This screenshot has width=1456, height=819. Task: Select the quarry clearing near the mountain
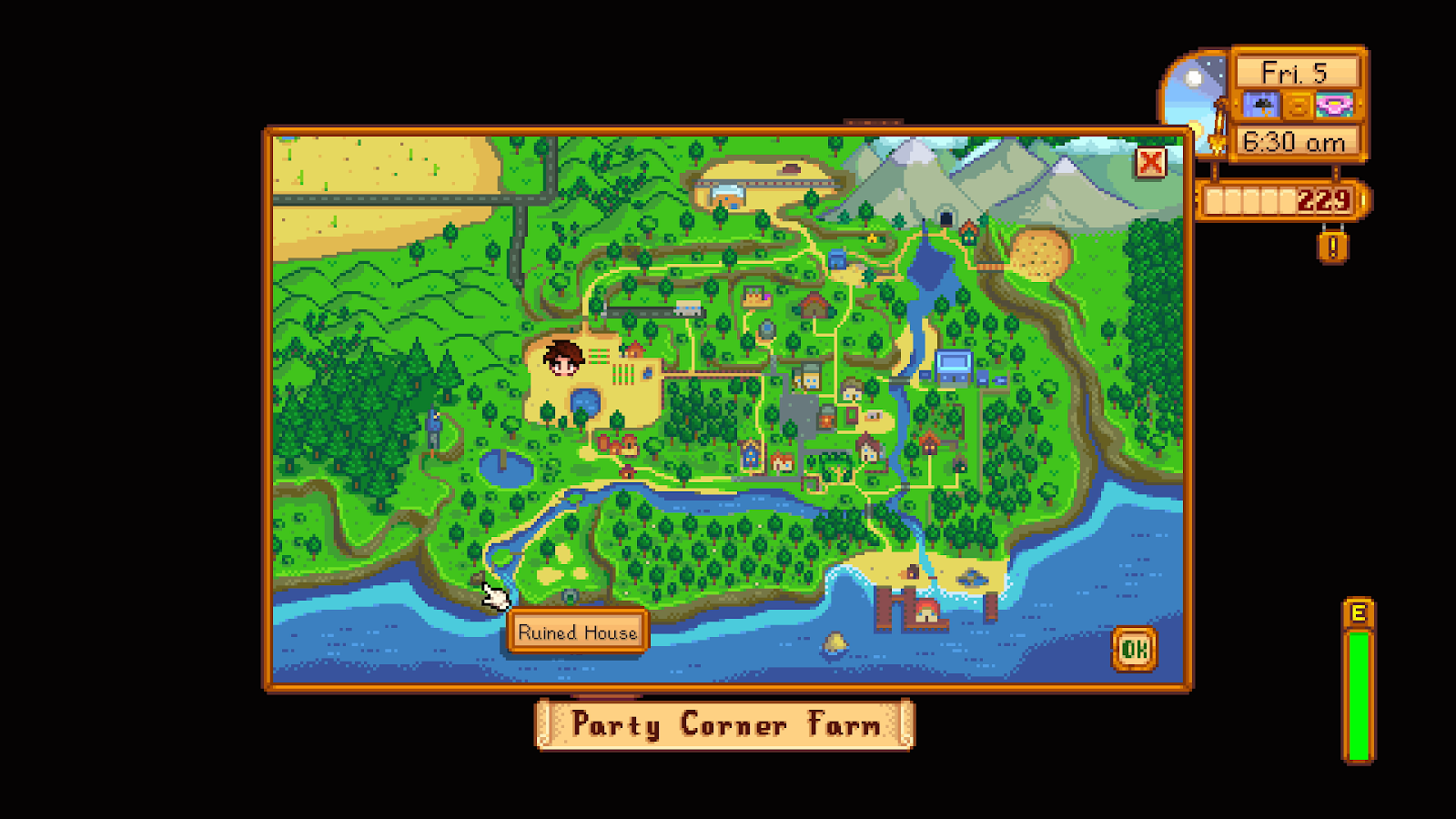[1041, 254]
